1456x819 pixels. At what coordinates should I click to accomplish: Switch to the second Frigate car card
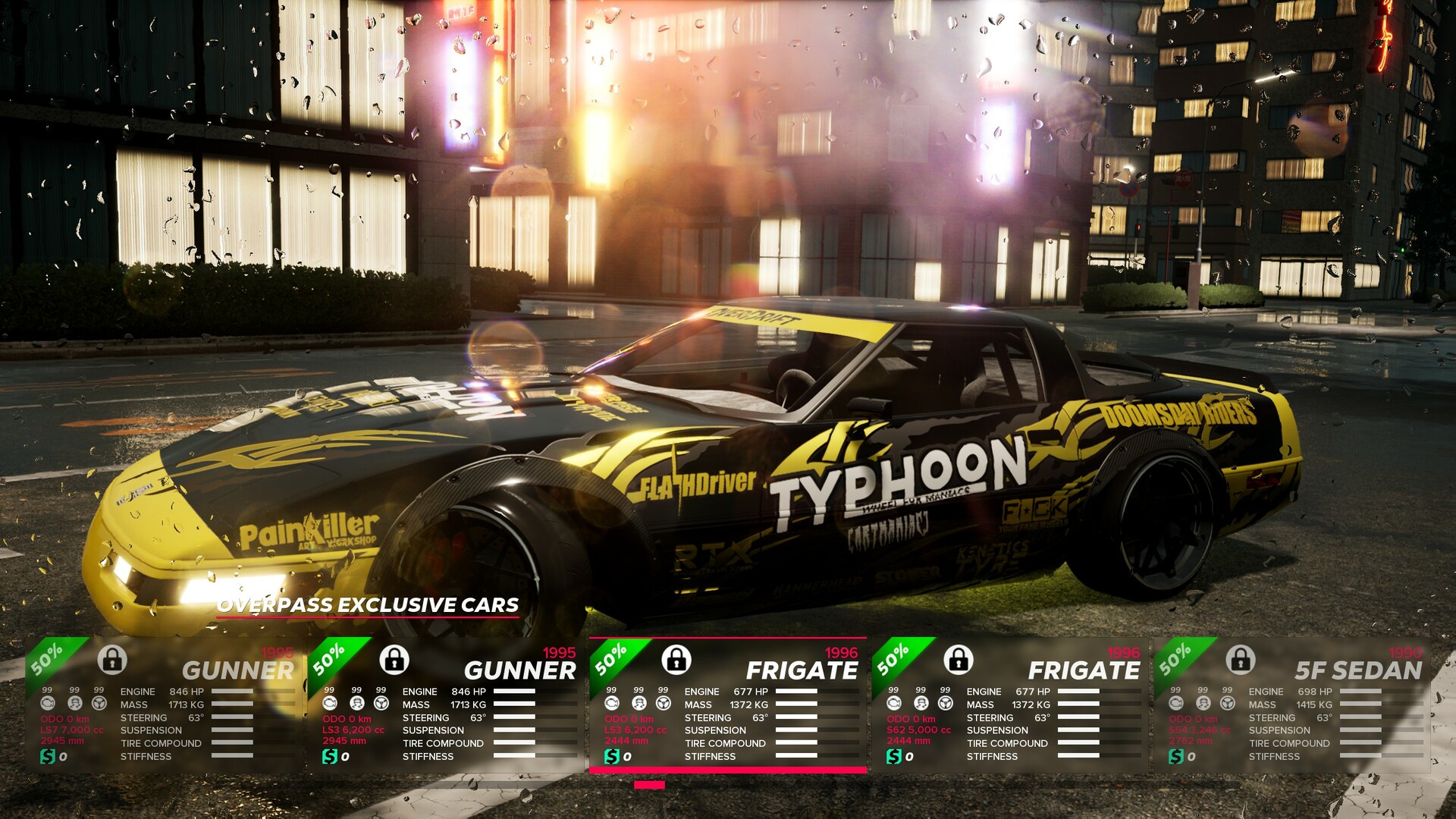pyautogui.click(x=1009, y=705)
